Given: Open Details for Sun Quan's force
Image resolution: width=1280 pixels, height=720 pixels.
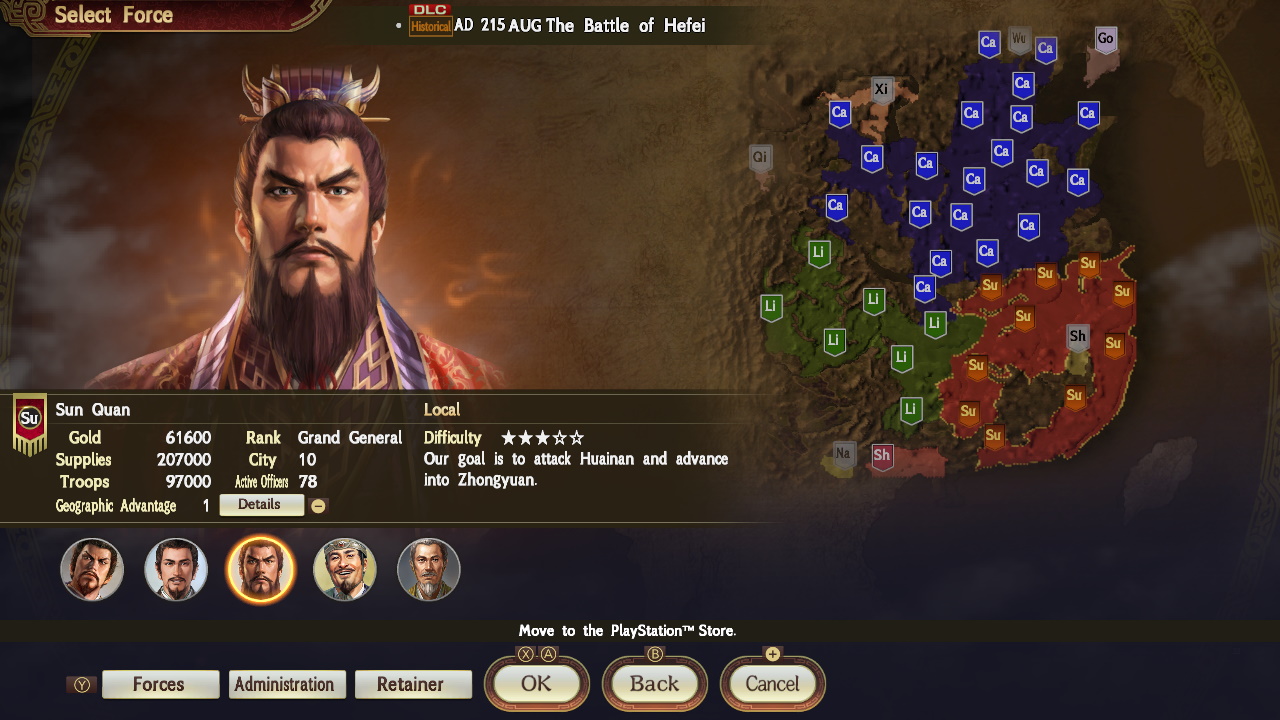Looking at the screenshot, I should click(x=261, y=505).
